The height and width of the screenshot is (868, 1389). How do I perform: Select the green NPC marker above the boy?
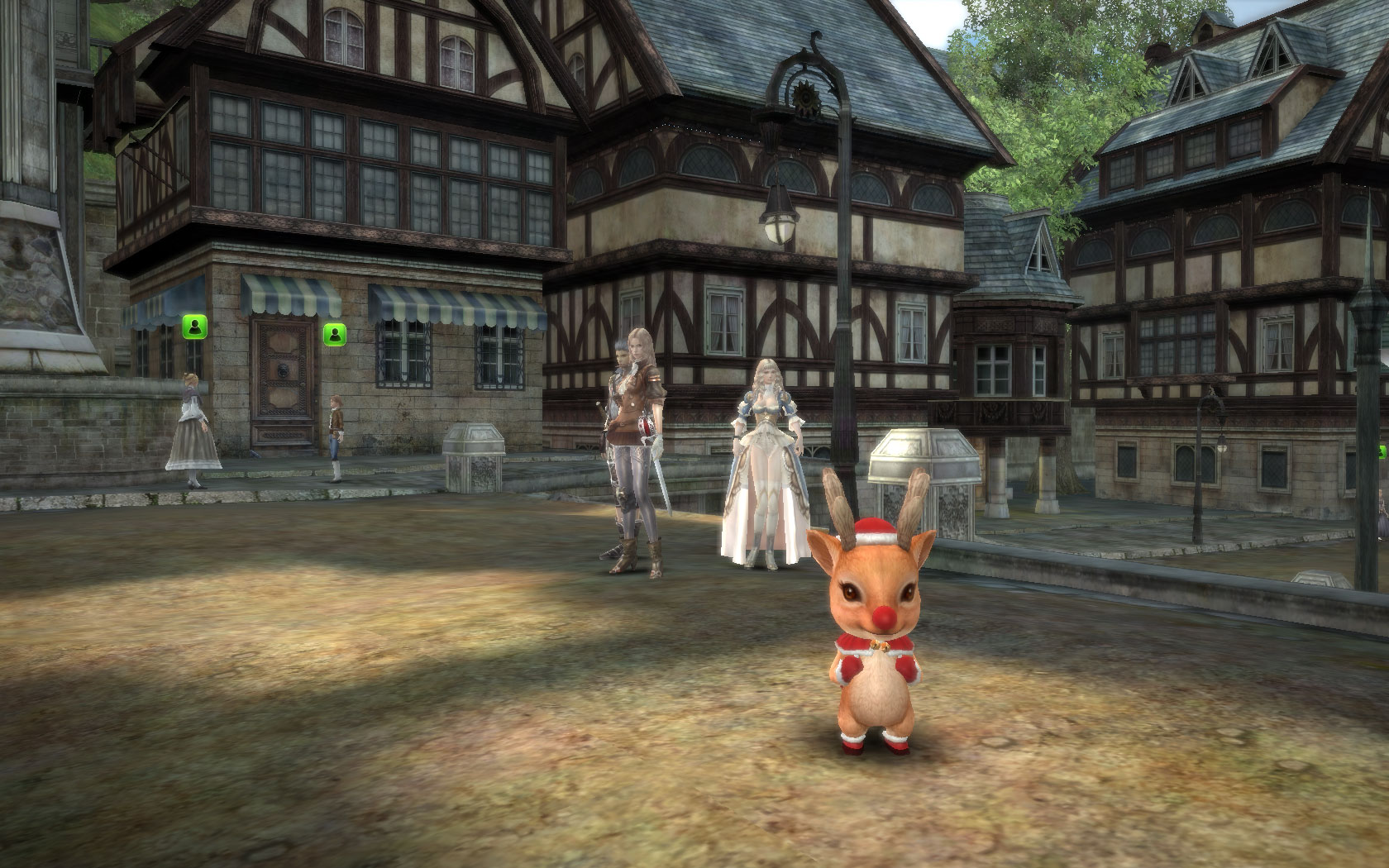[334, 334]
